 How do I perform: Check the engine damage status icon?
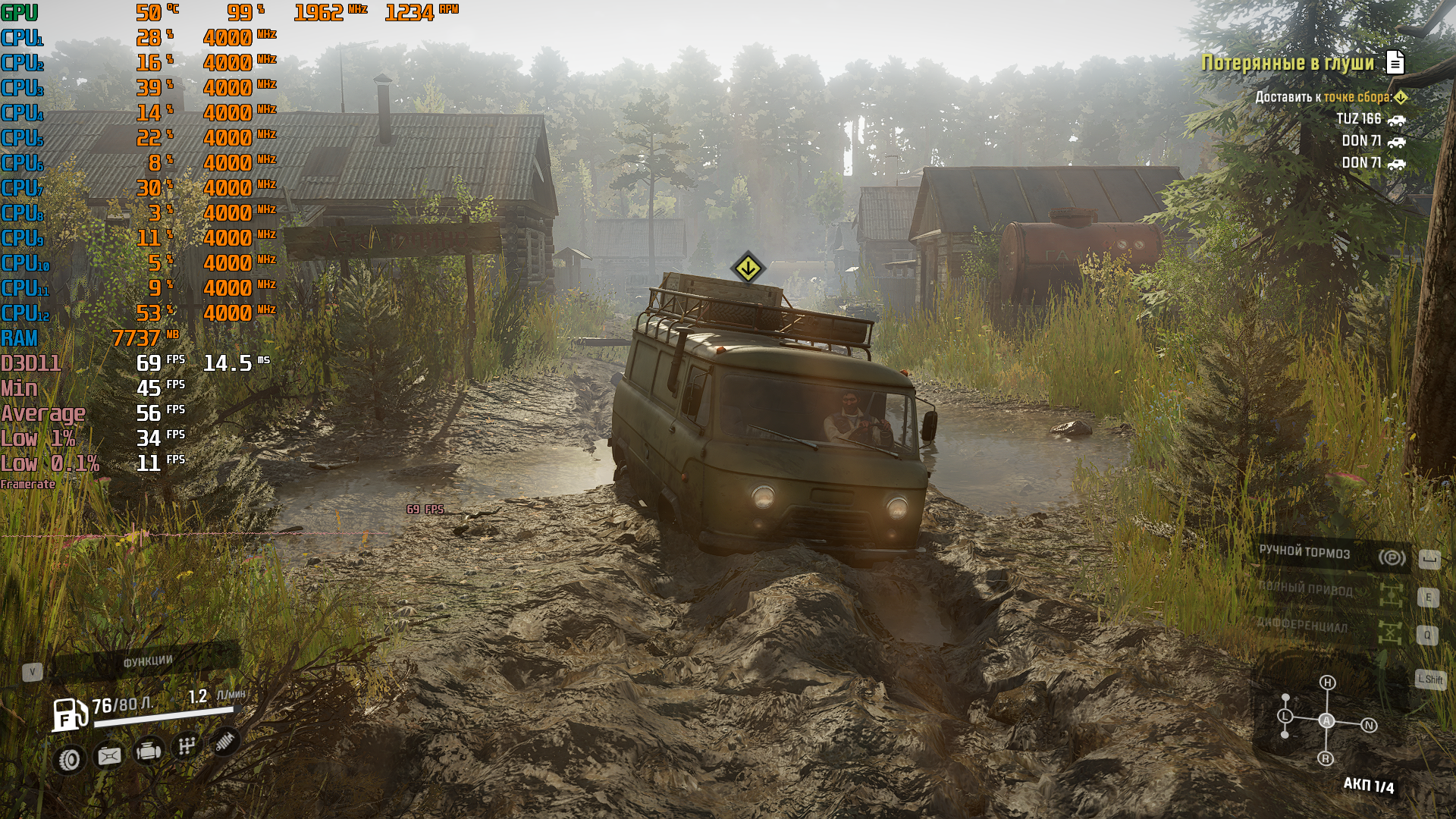149,751
